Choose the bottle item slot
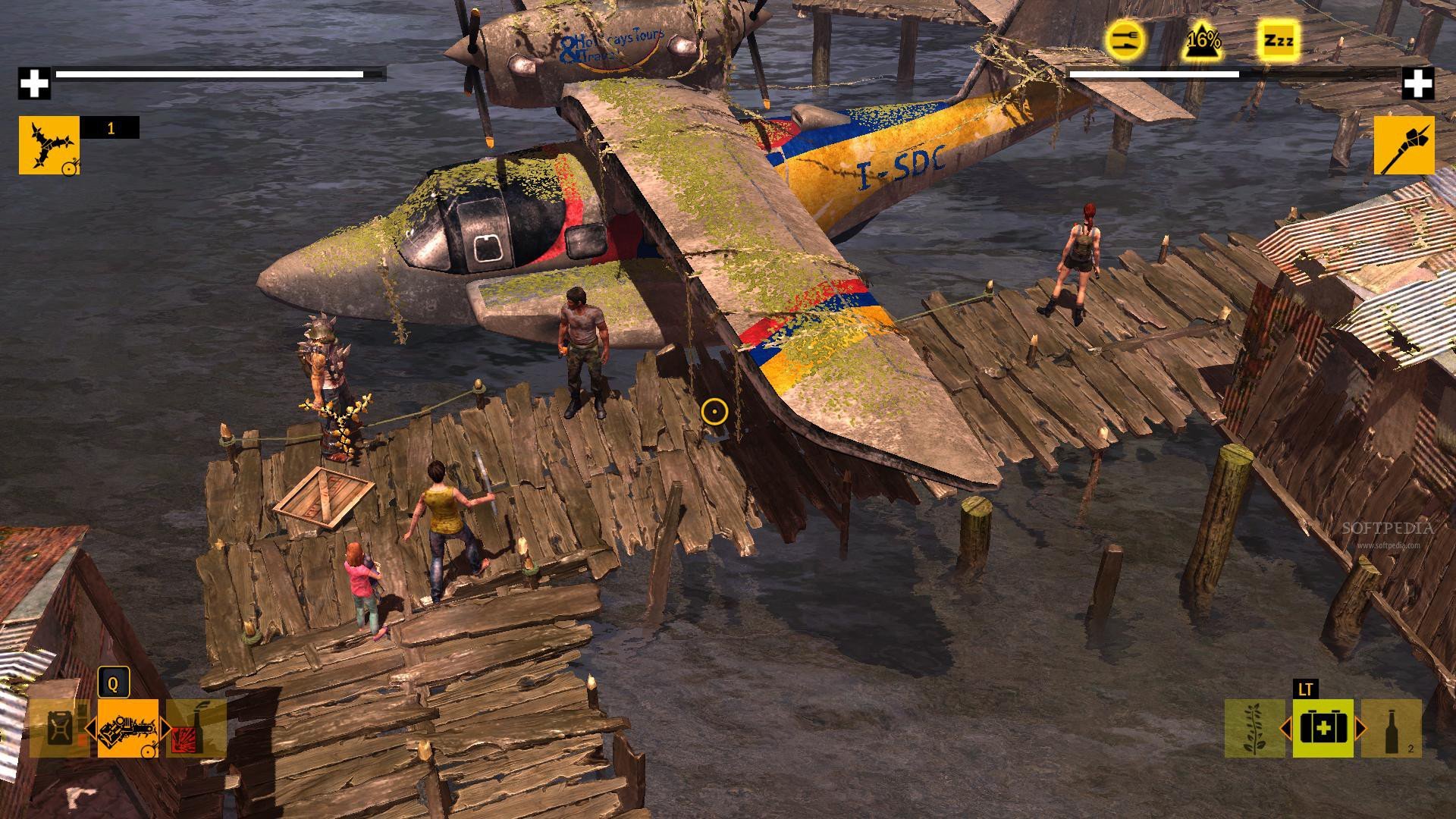 pos(1391,728)
